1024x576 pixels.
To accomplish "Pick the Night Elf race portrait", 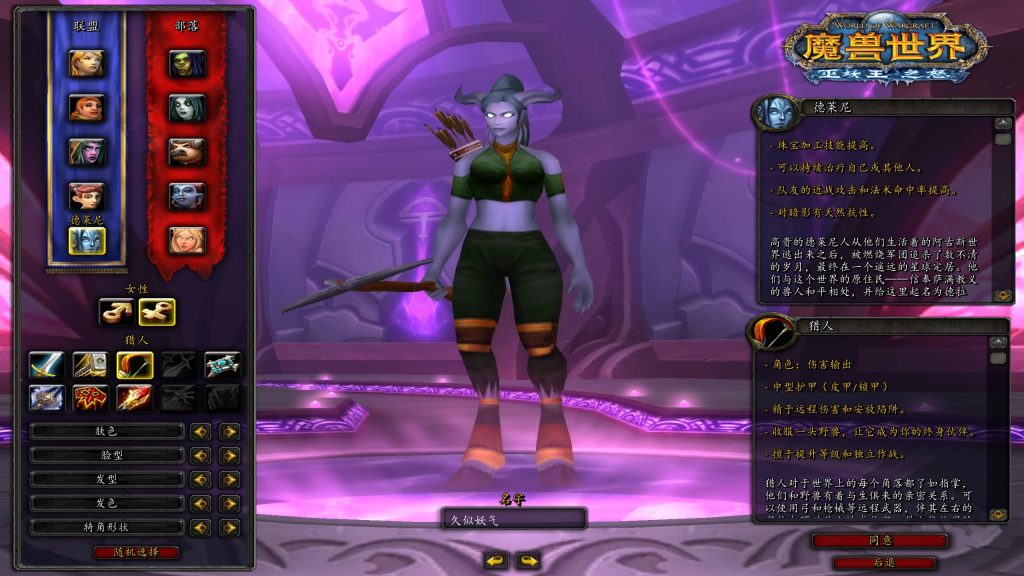I will pos(86,151).
